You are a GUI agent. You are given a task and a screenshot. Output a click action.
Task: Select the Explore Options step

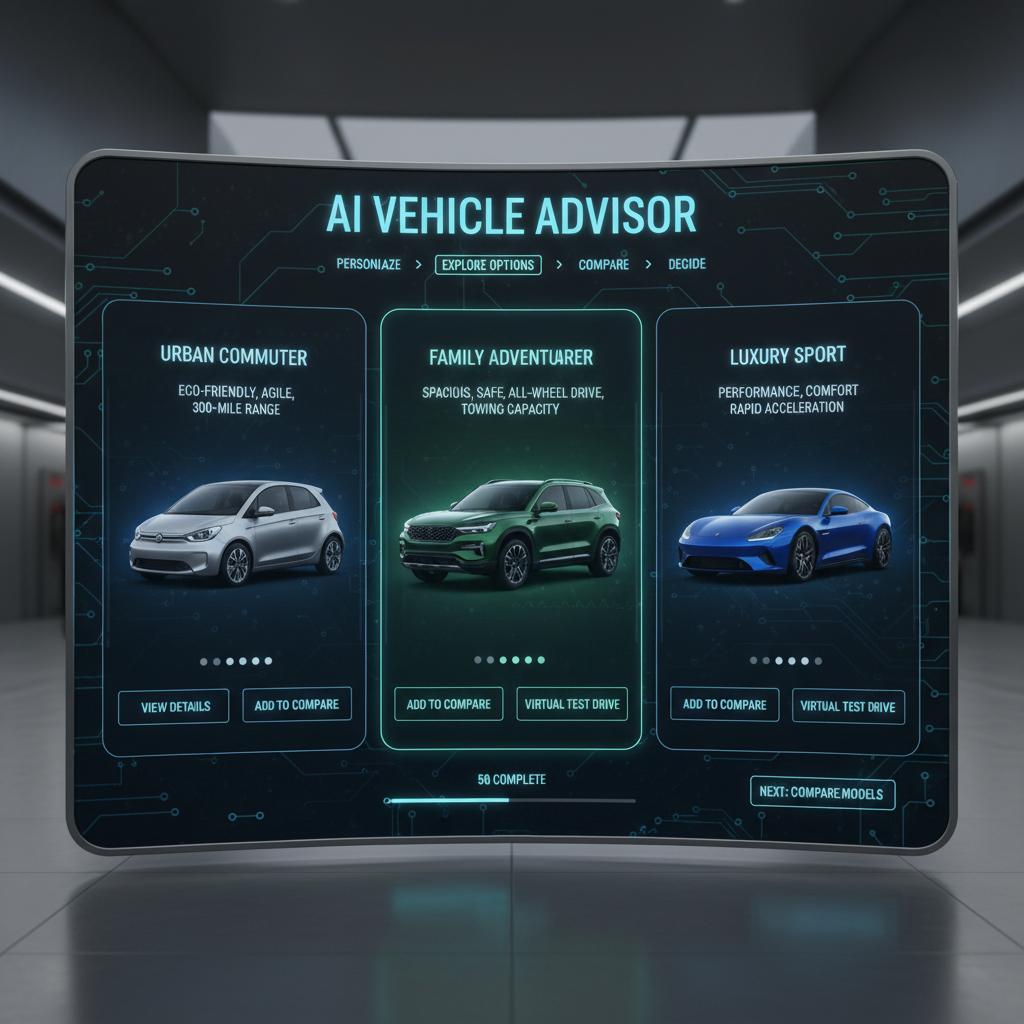point(488,265)
